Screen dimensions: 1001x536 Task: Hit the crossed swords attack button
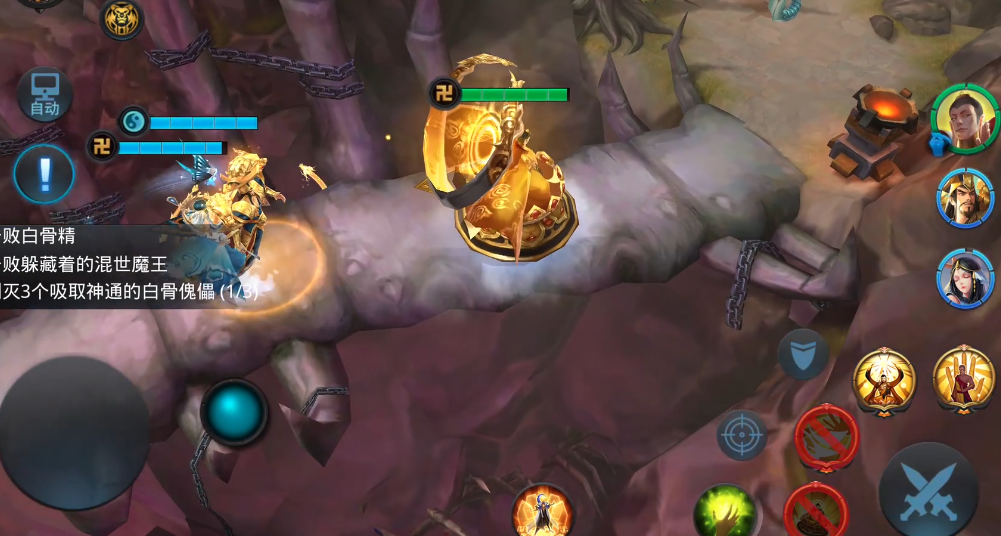[x=928, y=494]
